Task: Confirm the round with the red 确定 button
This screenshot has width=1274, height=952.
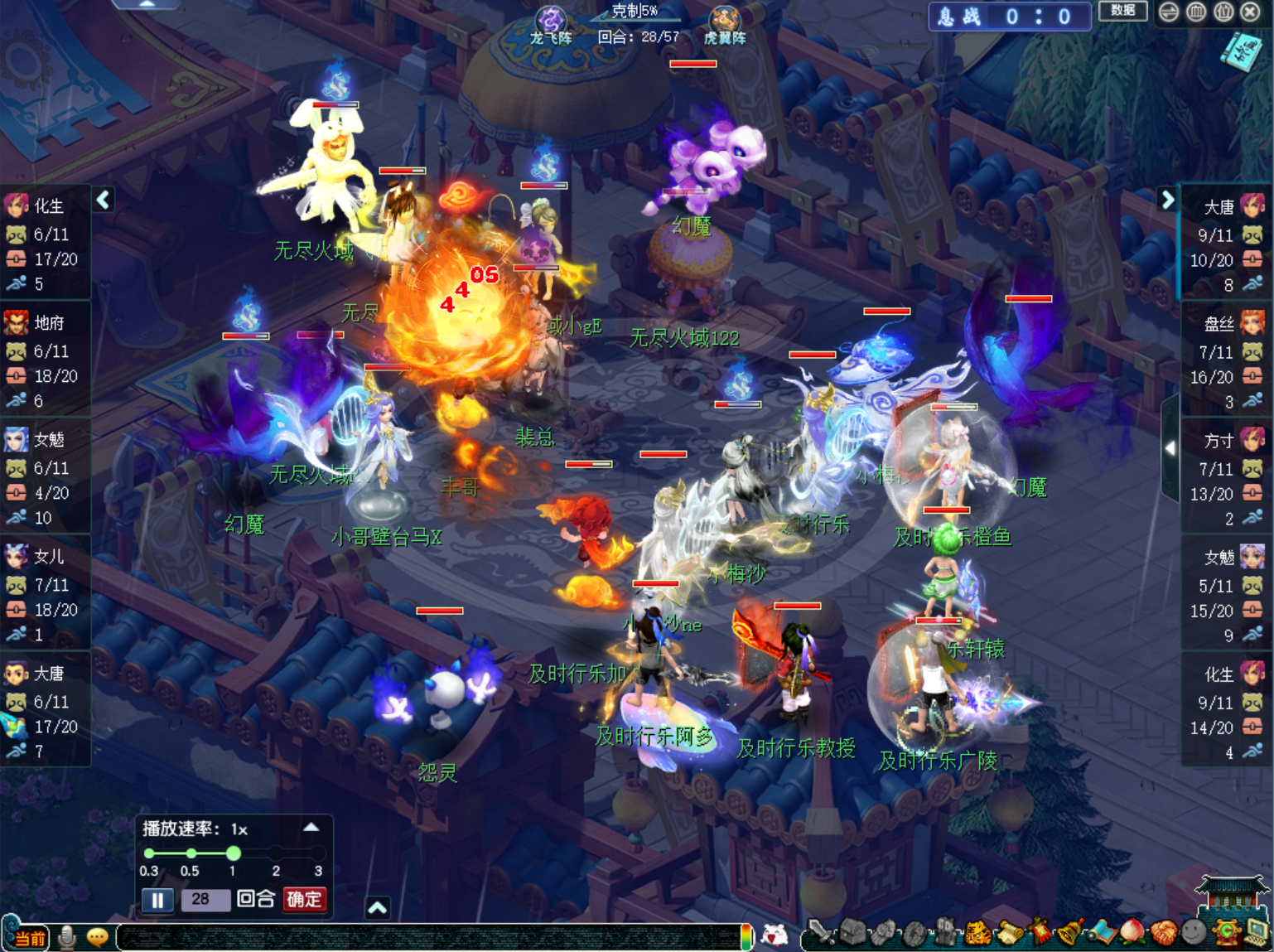Action: coord(304,899)
